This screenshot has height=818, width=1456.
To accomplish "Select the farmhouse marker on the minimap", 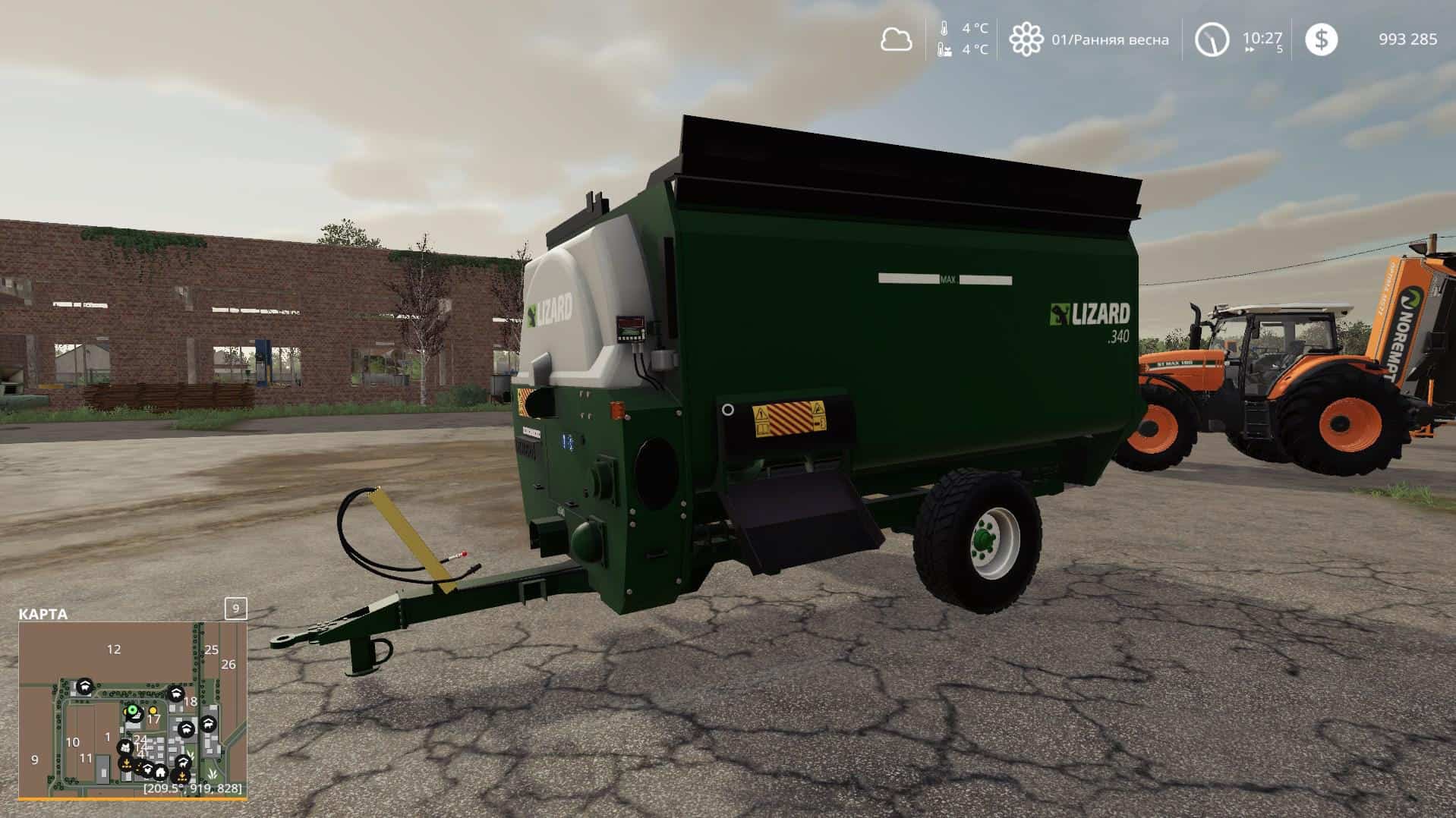I will [160, 772].
